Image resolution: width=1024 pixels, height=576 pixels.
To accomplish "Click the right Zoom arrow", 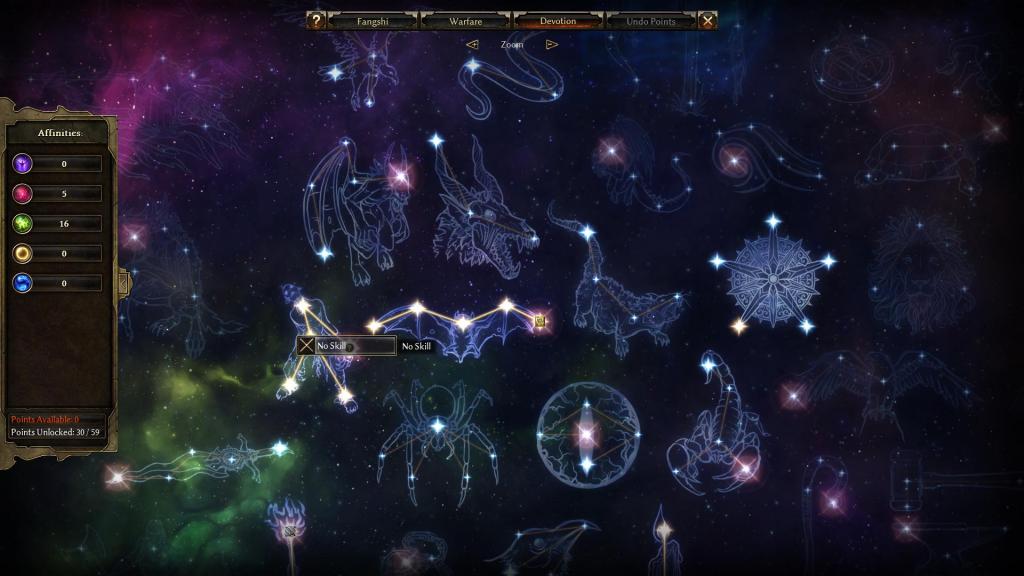I will (551, 44).
